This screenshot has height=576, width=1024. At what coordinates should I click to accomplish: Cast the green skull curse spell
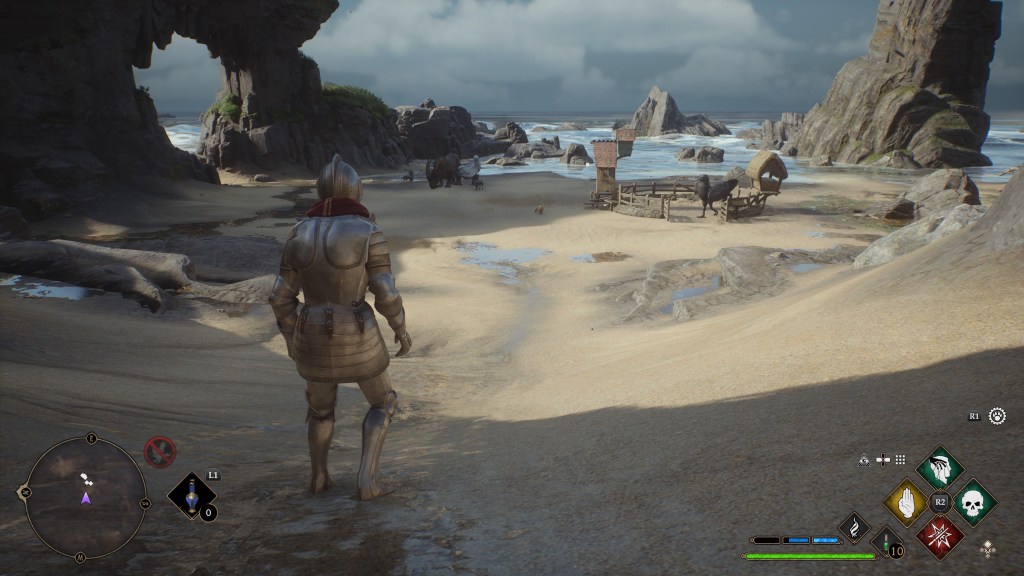(974, 502)
